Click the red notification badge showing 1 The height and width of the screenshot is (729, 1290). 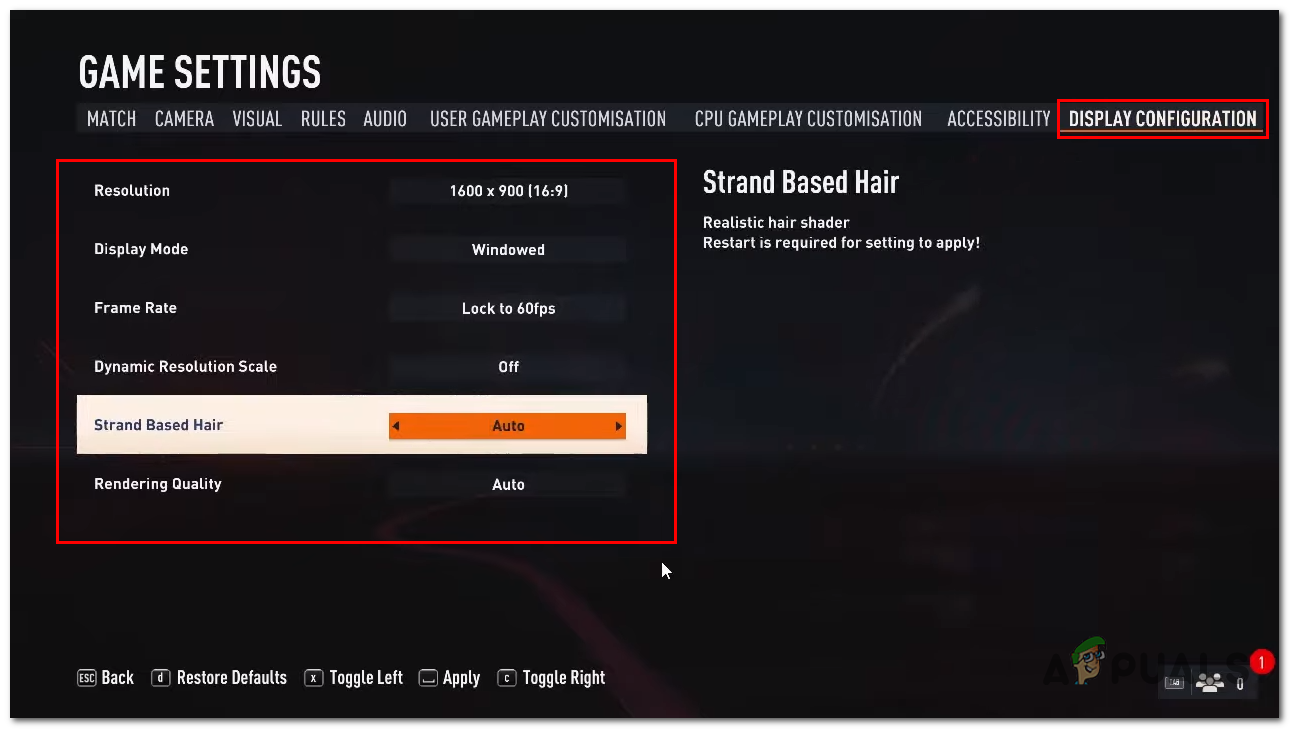(1262, 662)
